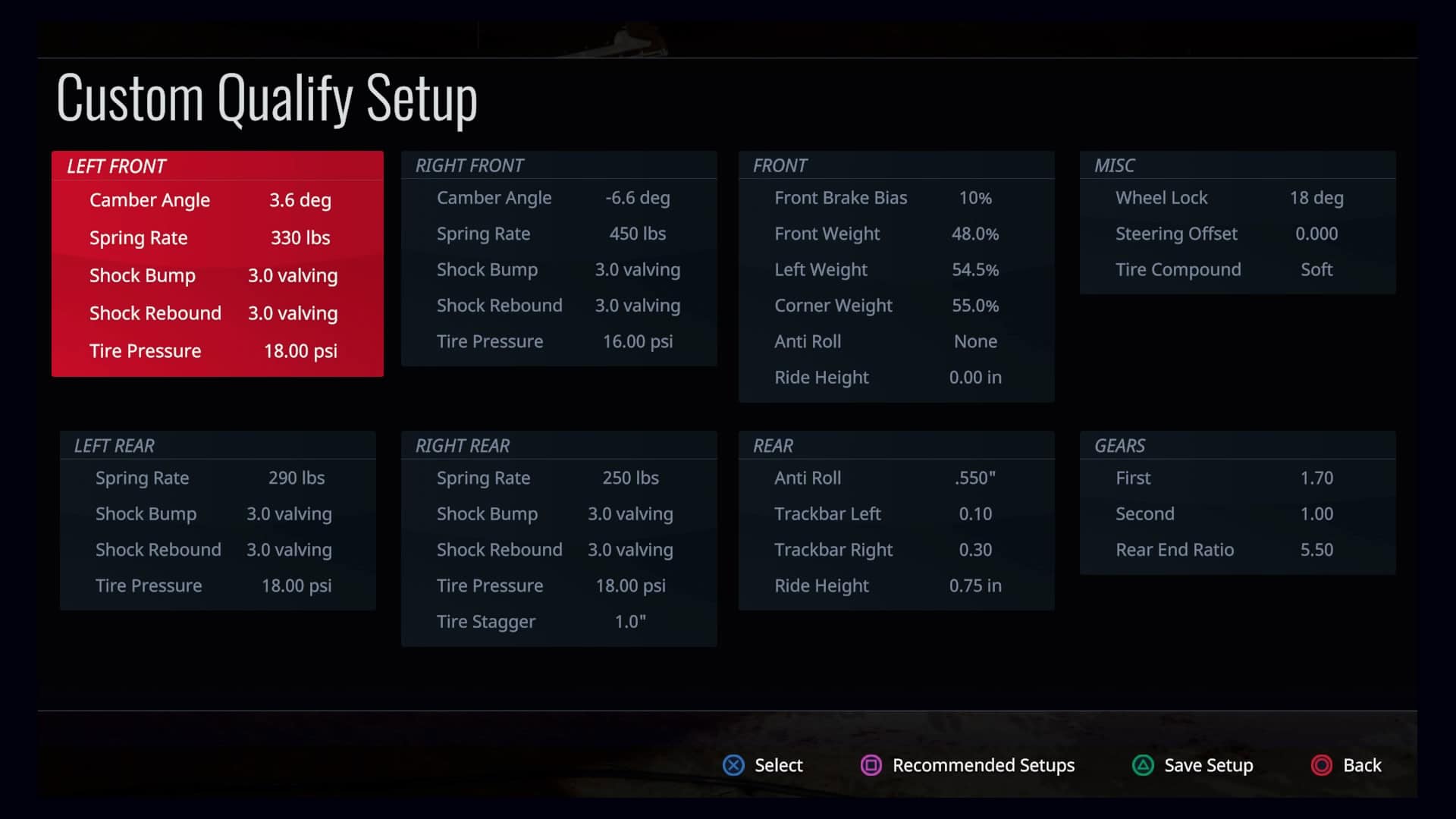Image resolution: width=1456 pixels, height=819 pixels.
Task: Go Back from the setup screen
Action: (x=1347, y=765)
